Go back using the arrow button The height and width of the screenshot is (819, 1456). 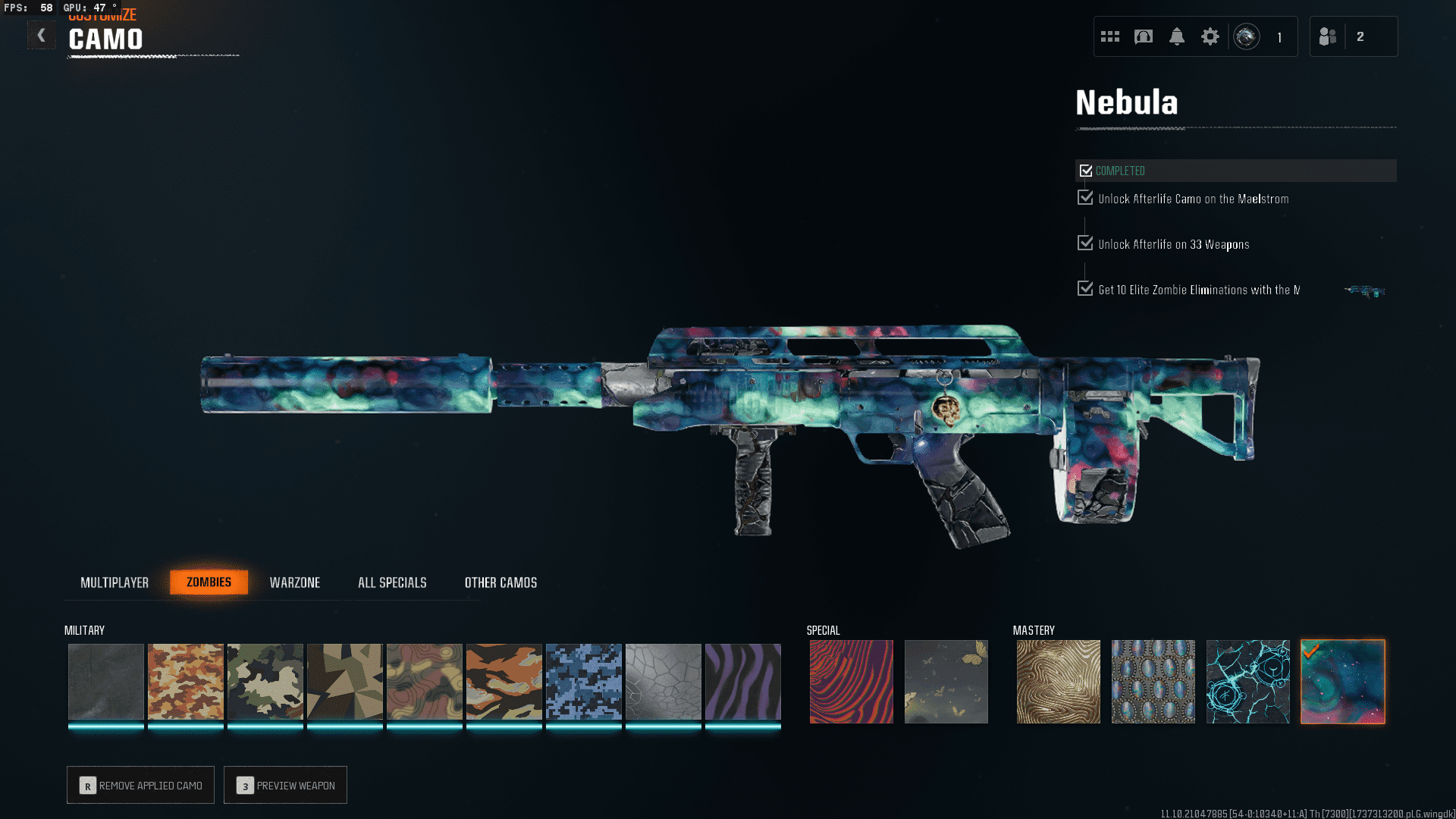[x=41, y=35]
